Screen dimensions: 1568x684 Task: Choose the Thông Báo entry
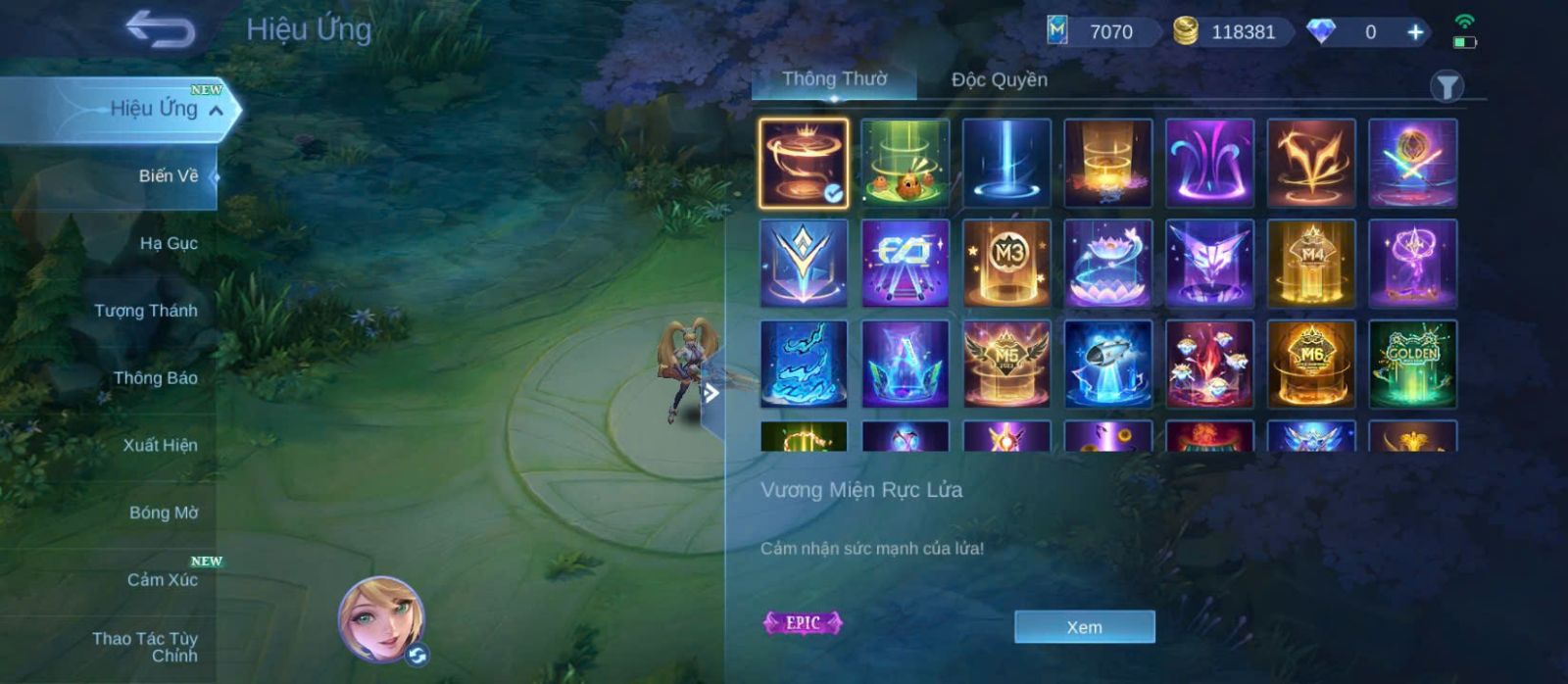point(155,378)
